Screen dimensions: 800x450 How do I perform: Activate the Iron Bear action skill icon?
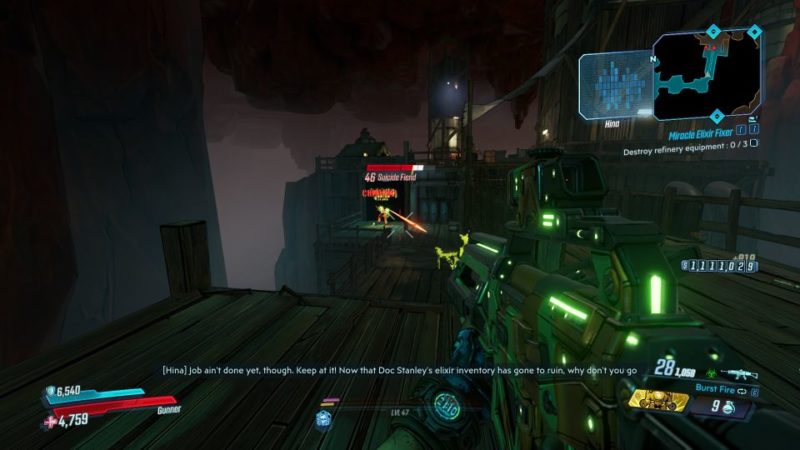[658, 400]
